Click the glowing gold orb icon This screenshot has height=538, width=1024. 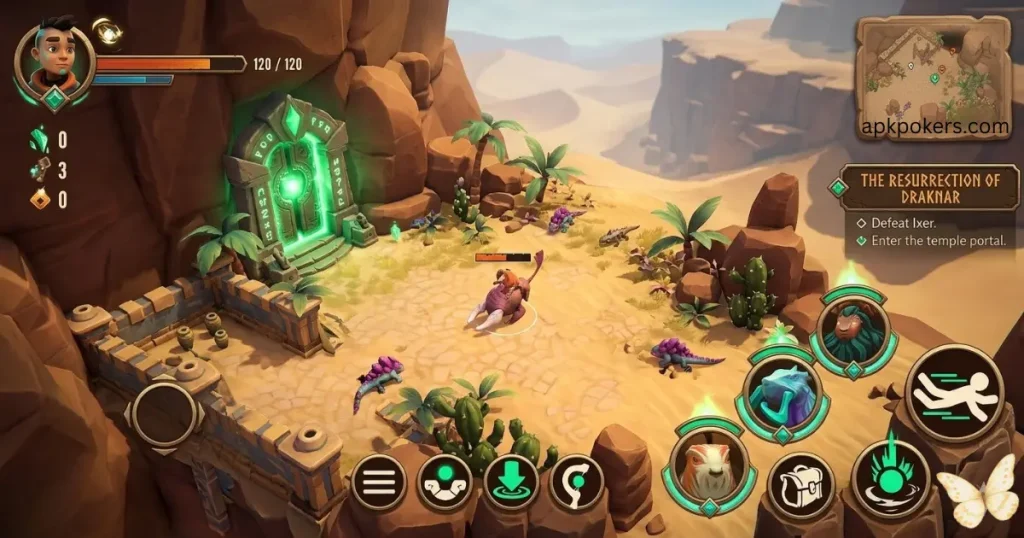(107, 31)
